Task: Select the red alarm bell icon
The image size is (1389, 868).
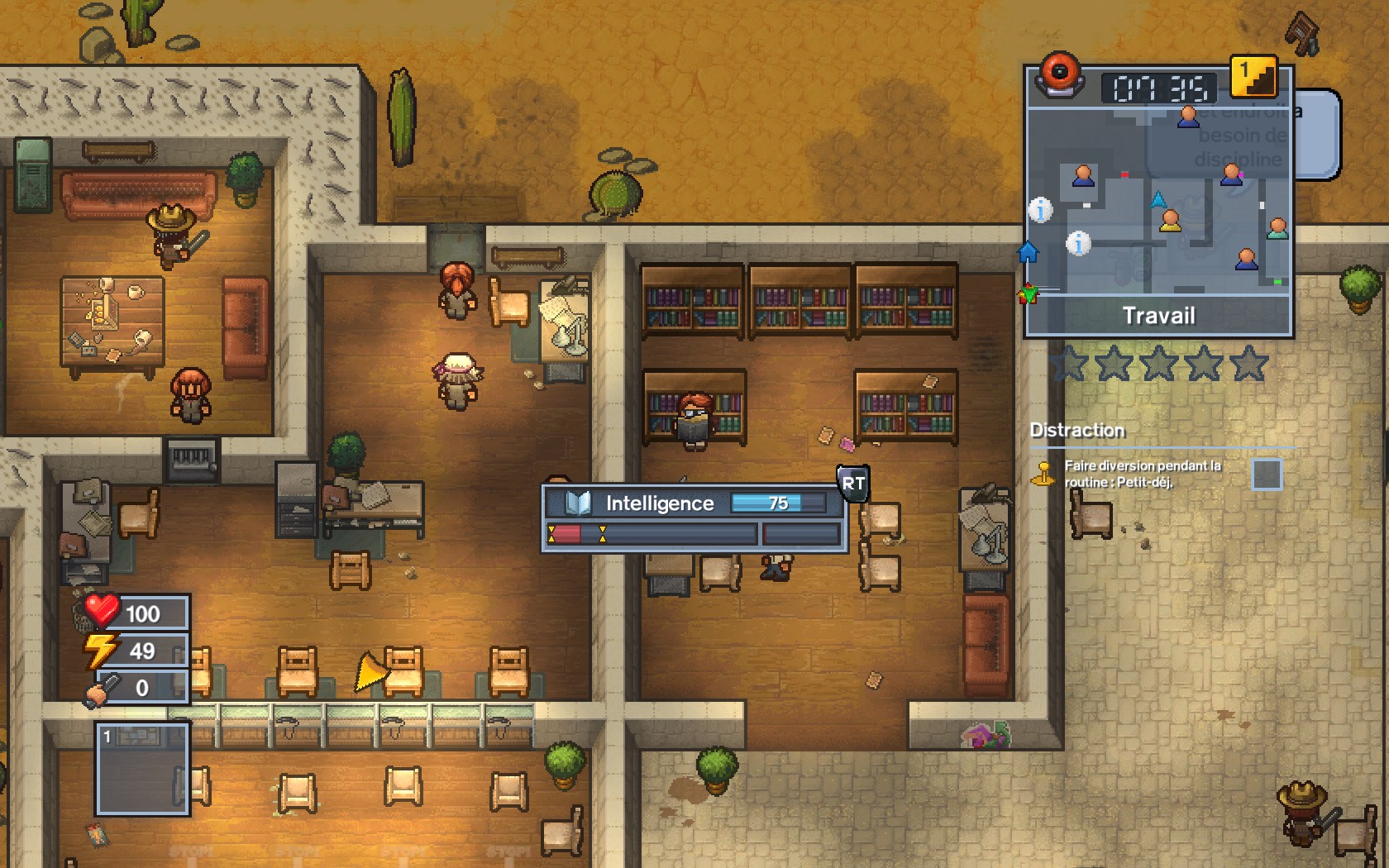Action: (1059, 74)
